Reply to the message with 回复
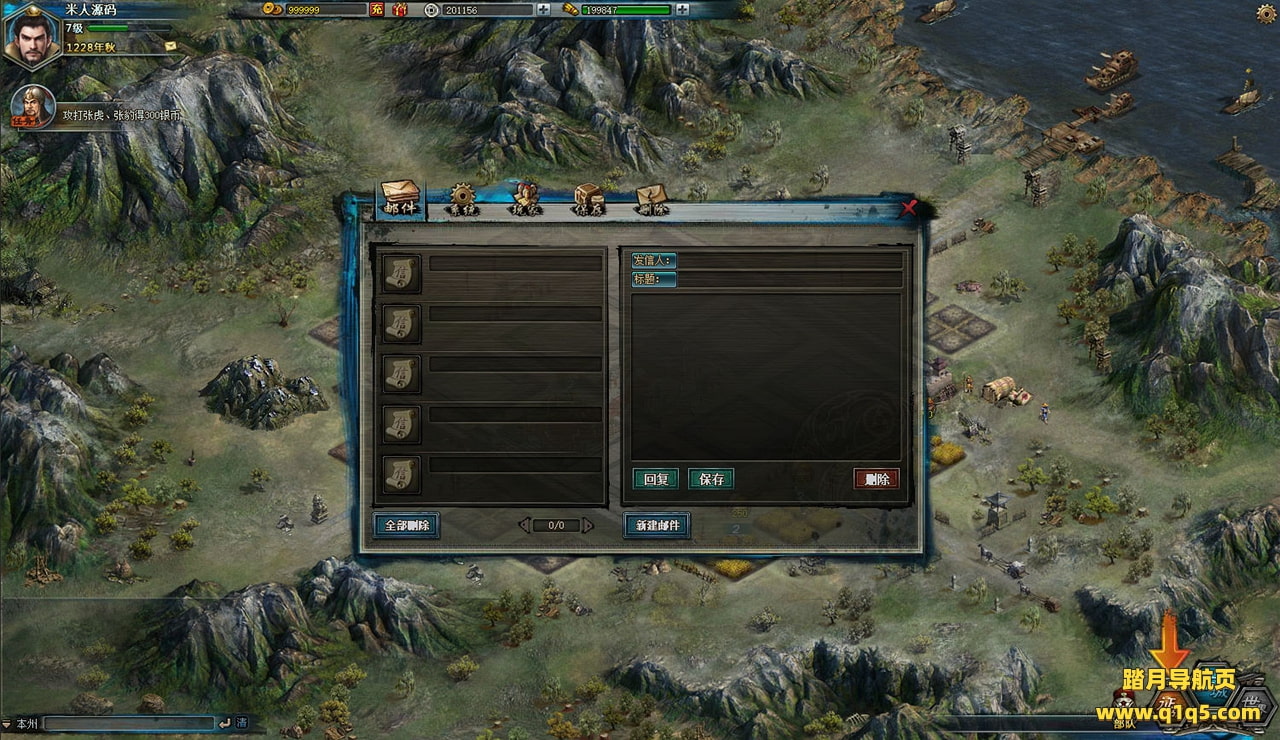This screenshot has width=1280, height=740. (x=656, y=479)
